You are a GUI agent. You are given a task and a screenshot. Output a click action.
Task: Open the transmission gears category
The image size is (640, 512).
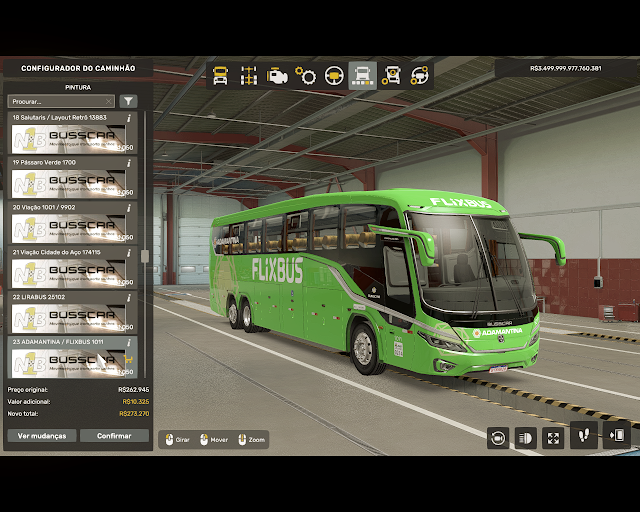click(306, 75)
